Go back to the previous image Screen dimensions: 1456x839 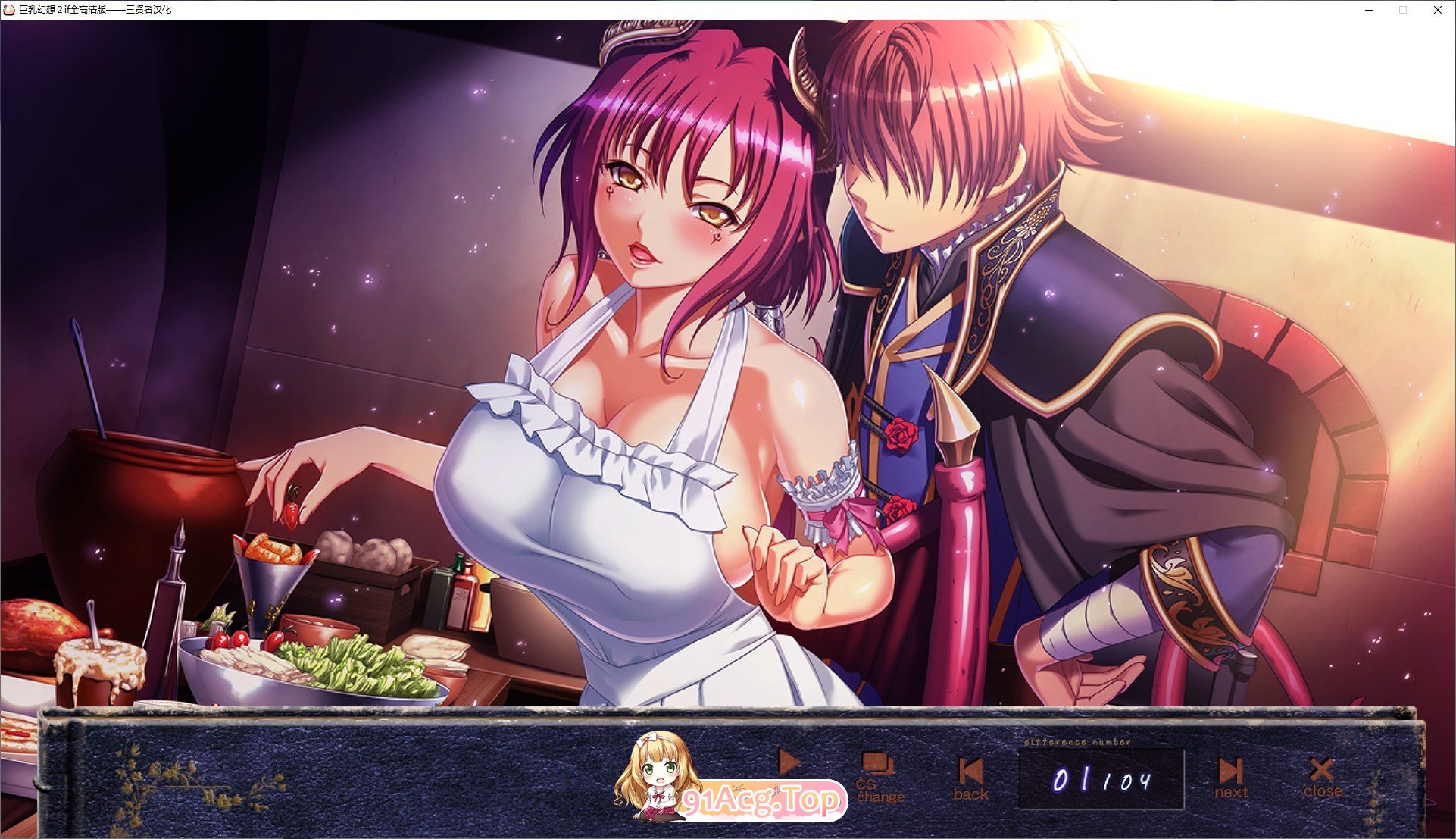[970, 779]
